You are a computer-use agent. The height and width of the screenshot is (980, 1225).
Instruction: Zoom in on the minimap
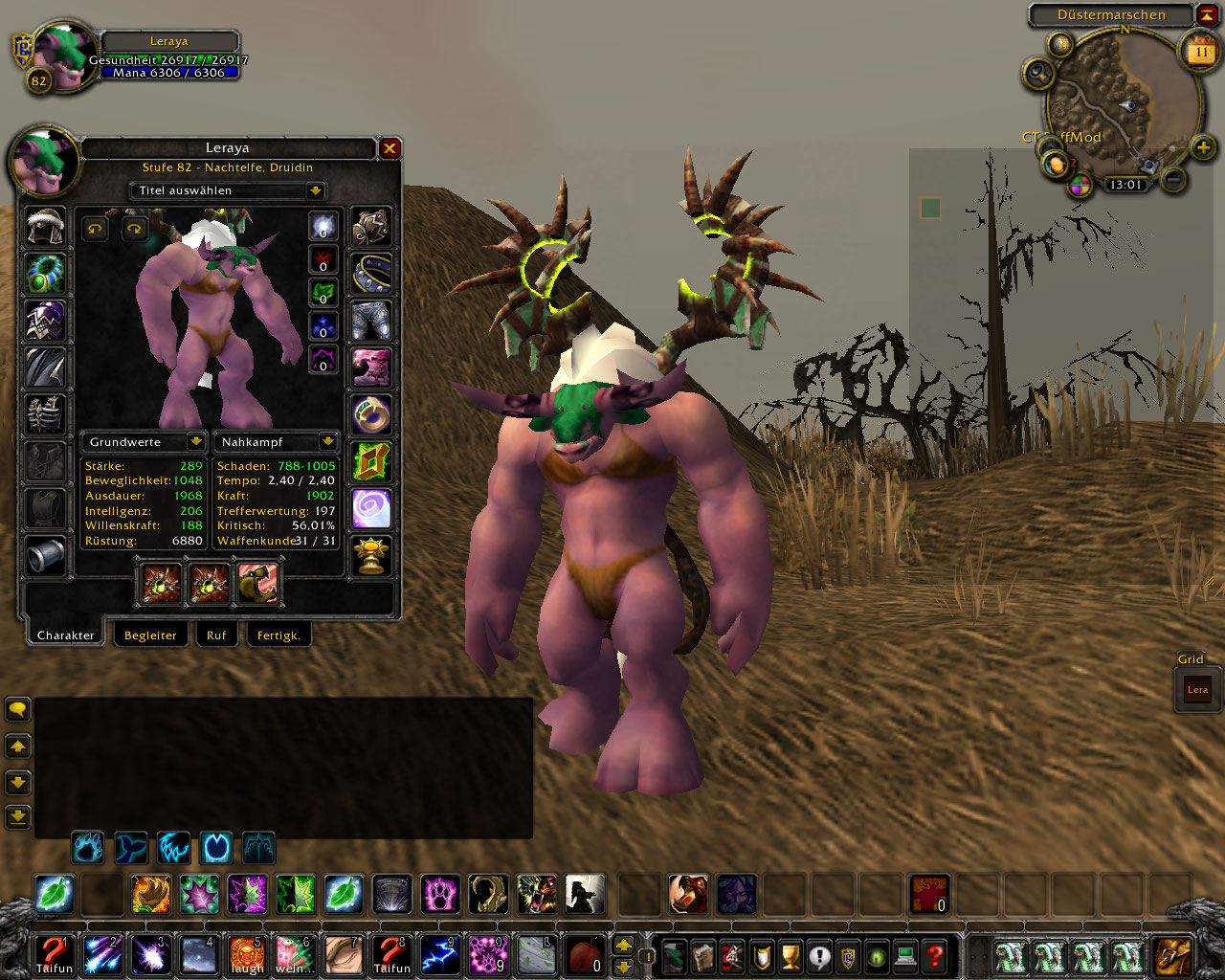click(1203, 146)
